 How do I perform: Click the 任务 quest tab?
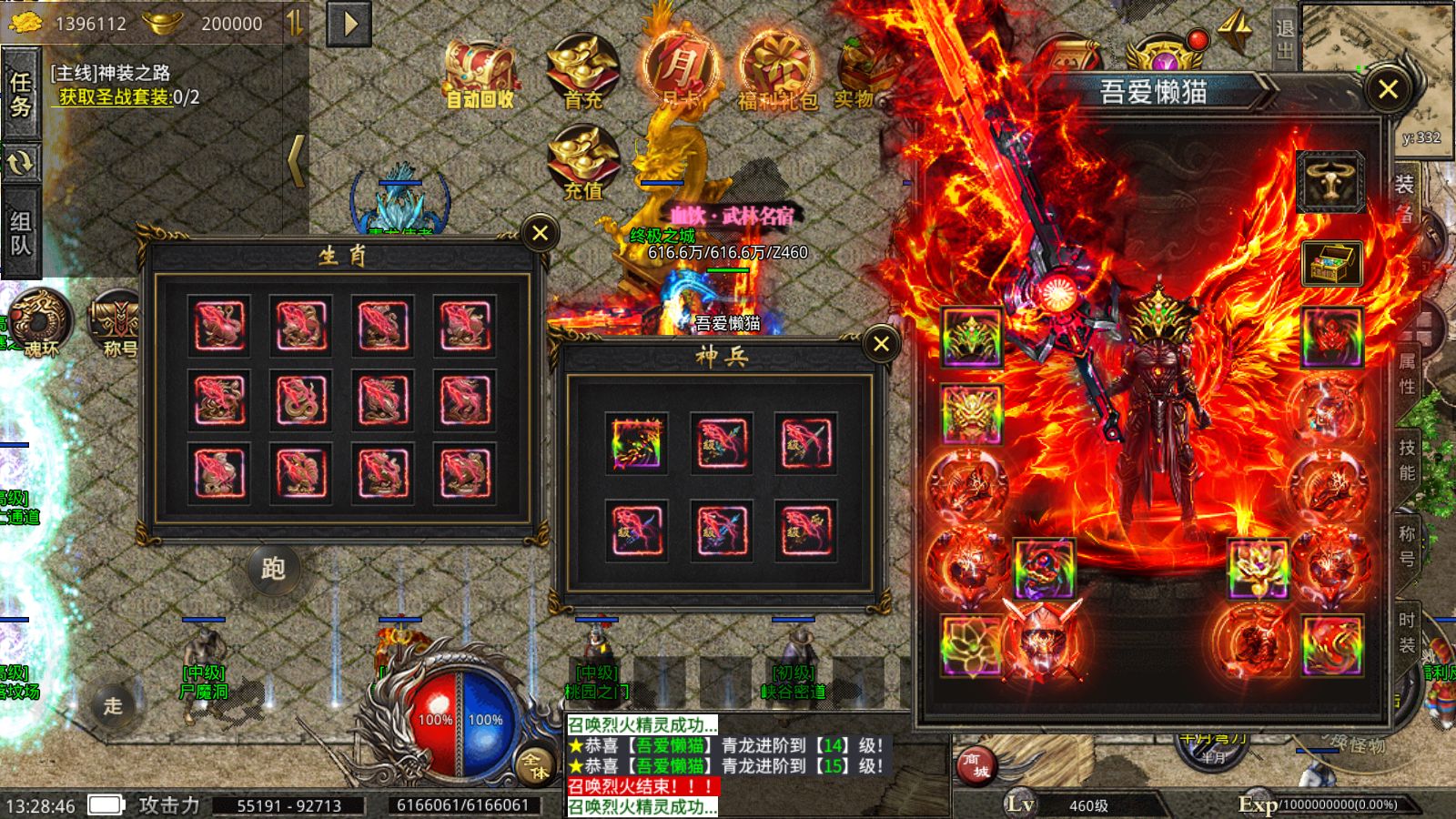(x=20, y=95)
